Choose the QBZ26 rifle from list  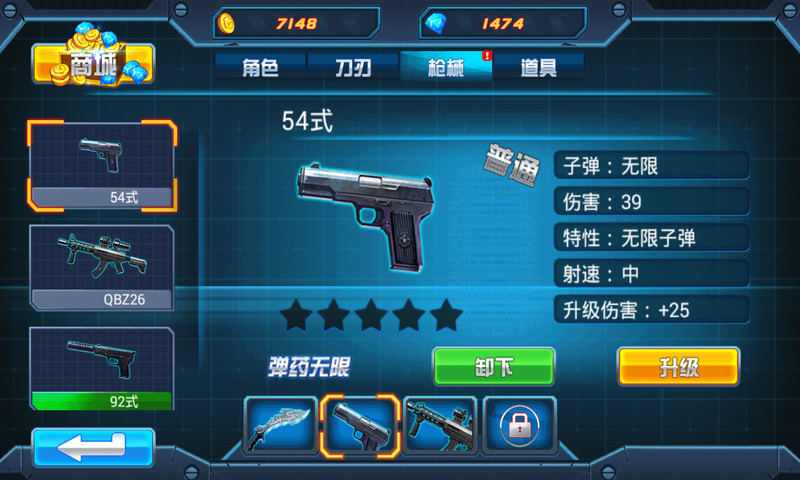tap(103, 266)
